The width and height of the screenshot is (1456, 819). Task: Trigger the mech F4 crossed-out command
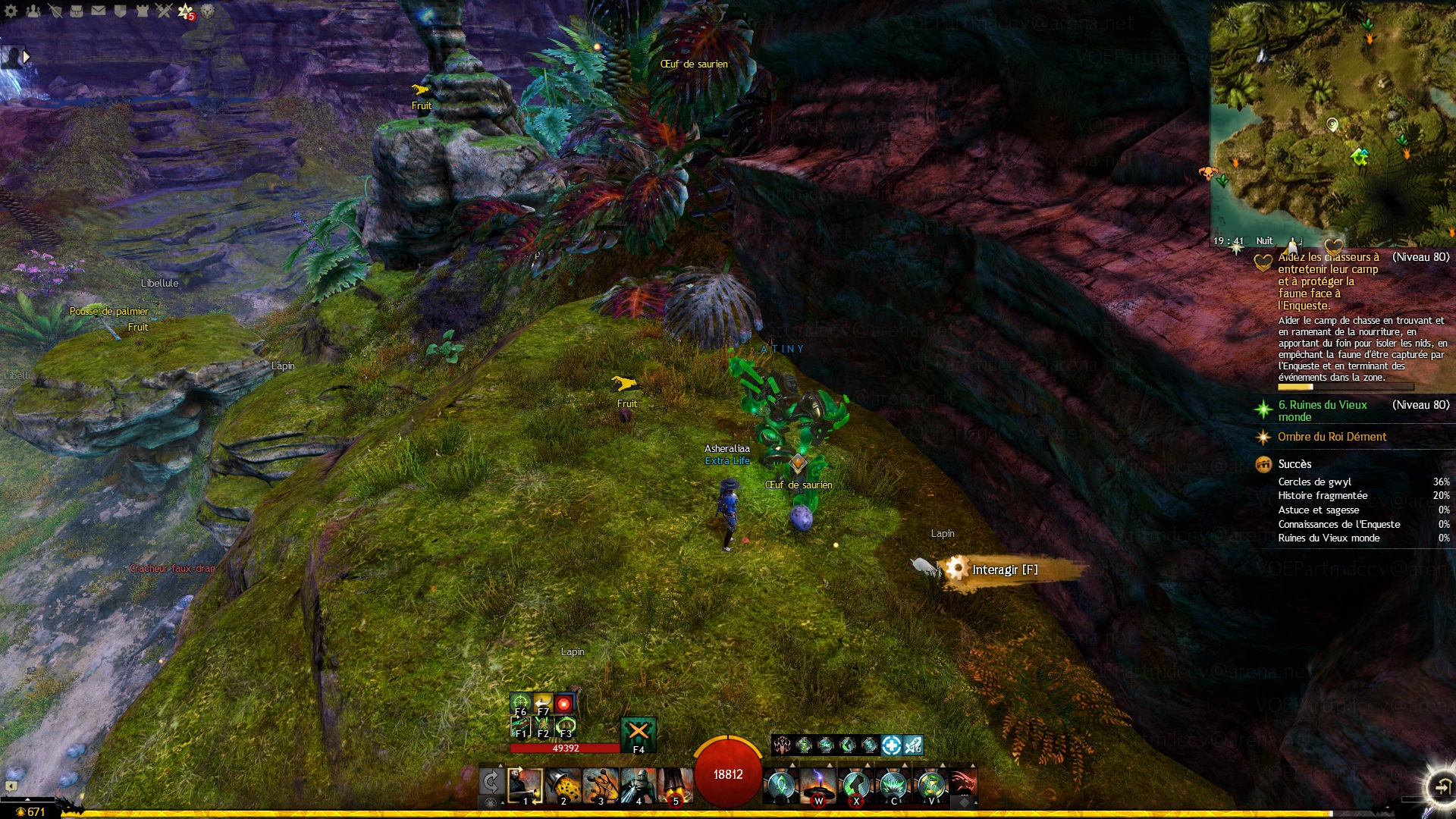click(639, 734)
